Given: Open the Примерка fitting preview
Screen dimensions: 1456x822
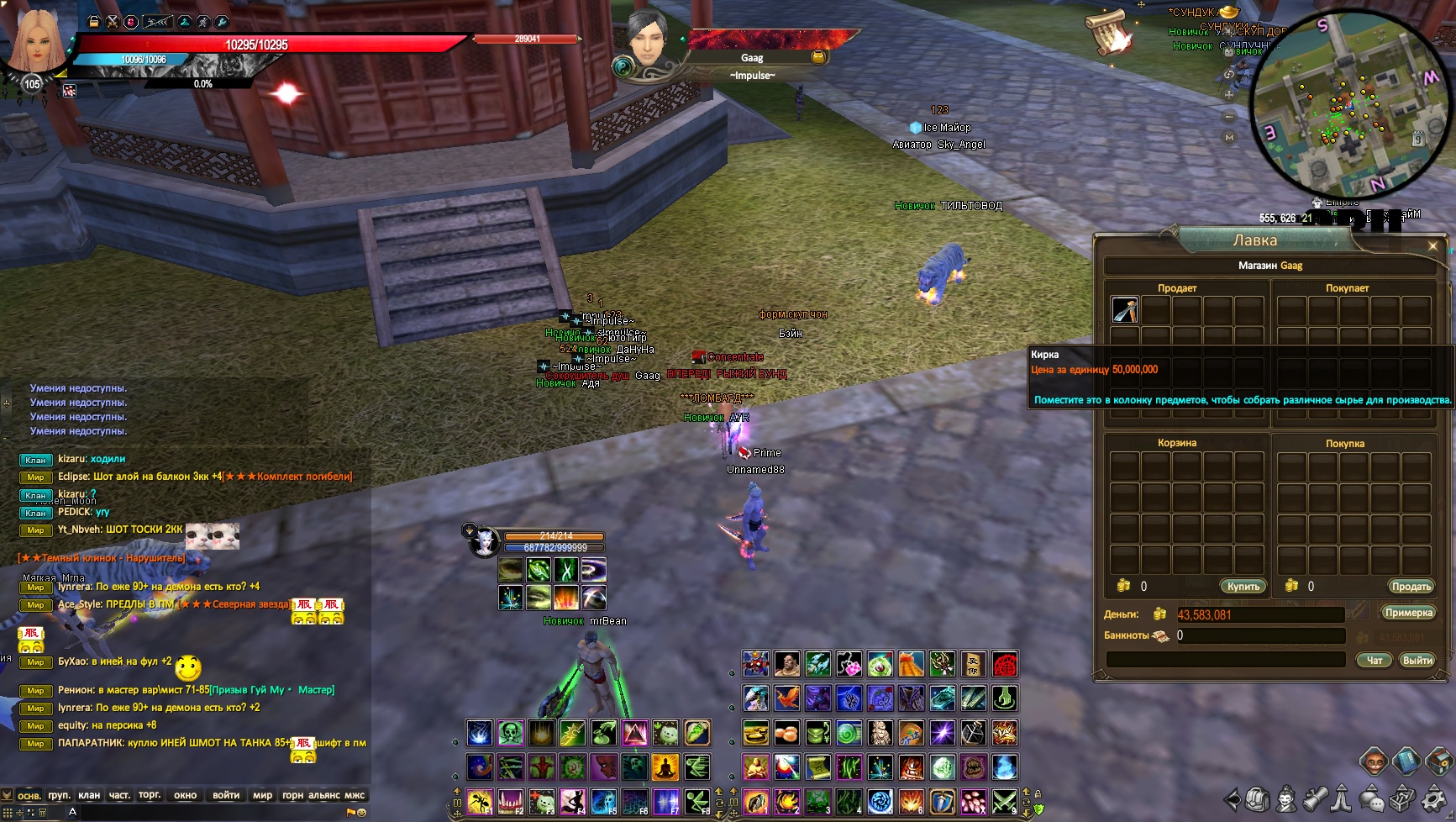Looking at the screenshot, I should (x=1408, y=613).
